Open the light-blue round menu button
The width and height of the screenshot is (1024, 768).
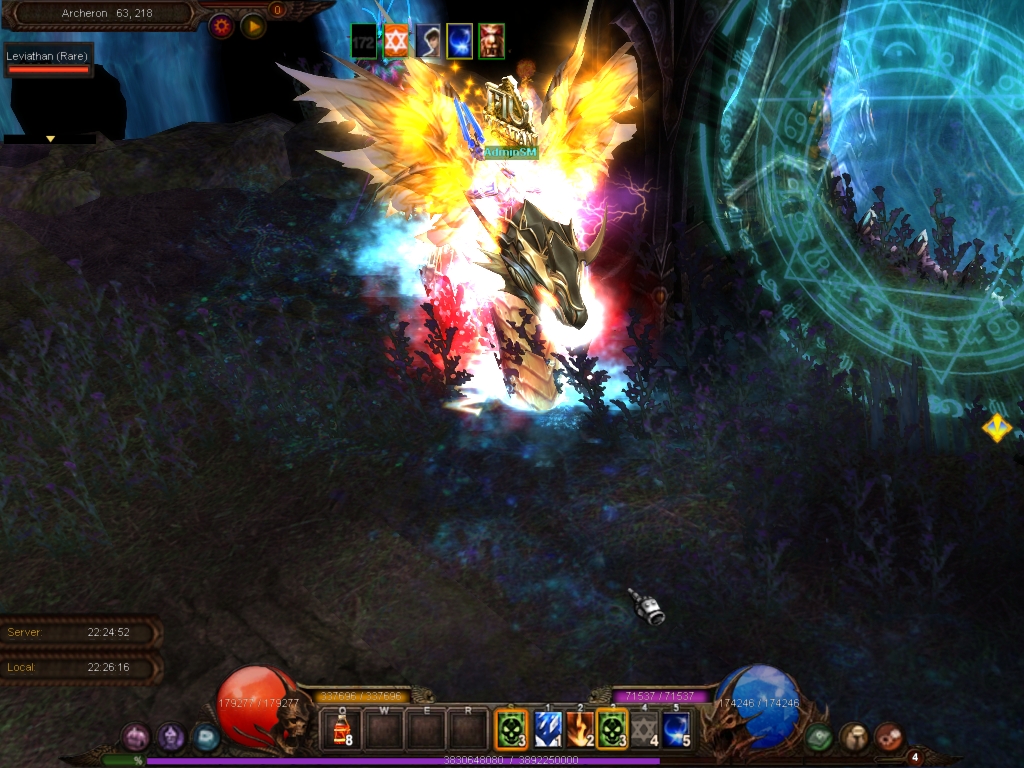coord(205,737)
